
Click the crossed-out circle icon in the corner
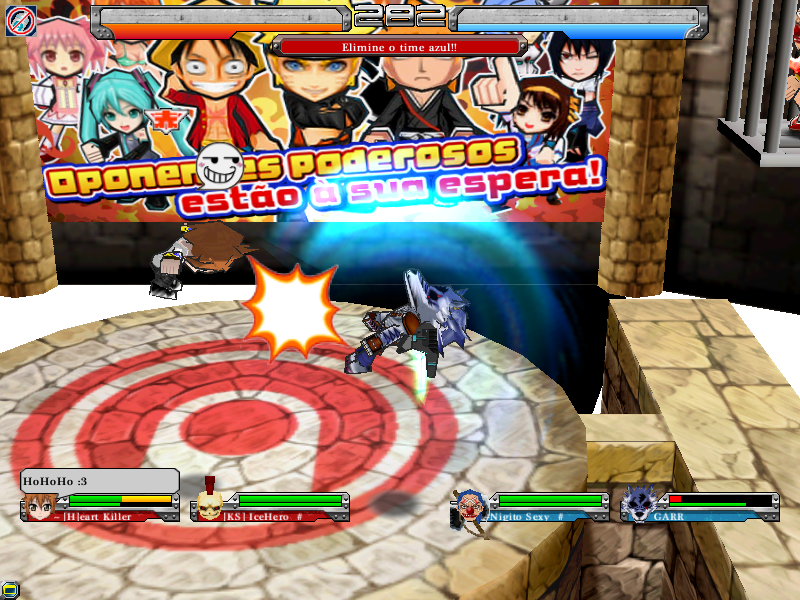tap(21, 20)
